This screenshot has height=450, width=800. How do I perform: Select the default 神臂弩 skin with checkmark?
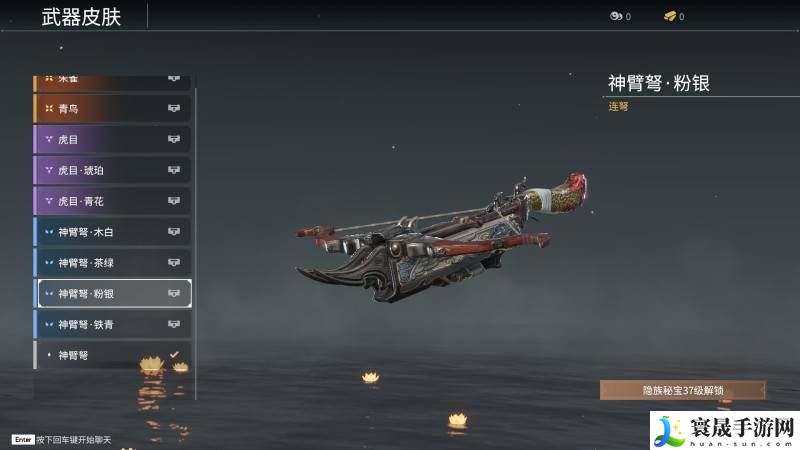click(112, 355)
